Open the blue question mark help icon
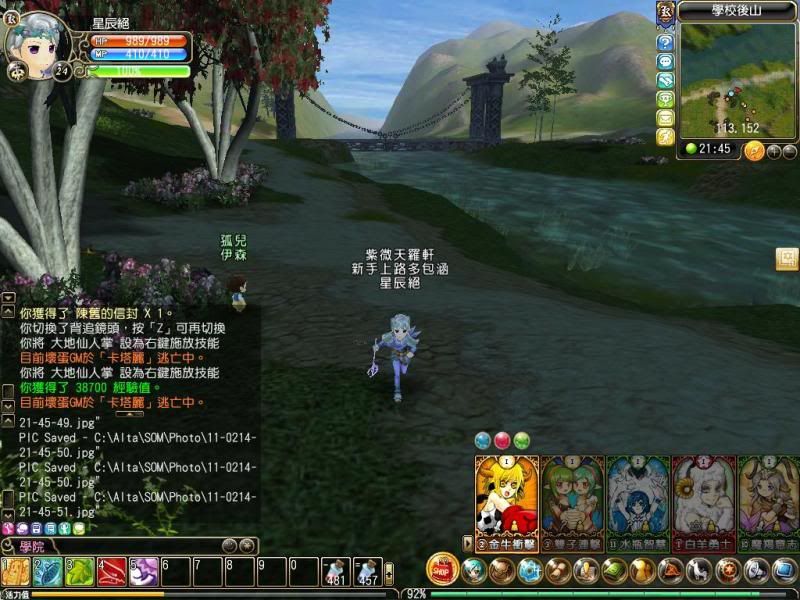800x600 pixels. pos(665,43)
